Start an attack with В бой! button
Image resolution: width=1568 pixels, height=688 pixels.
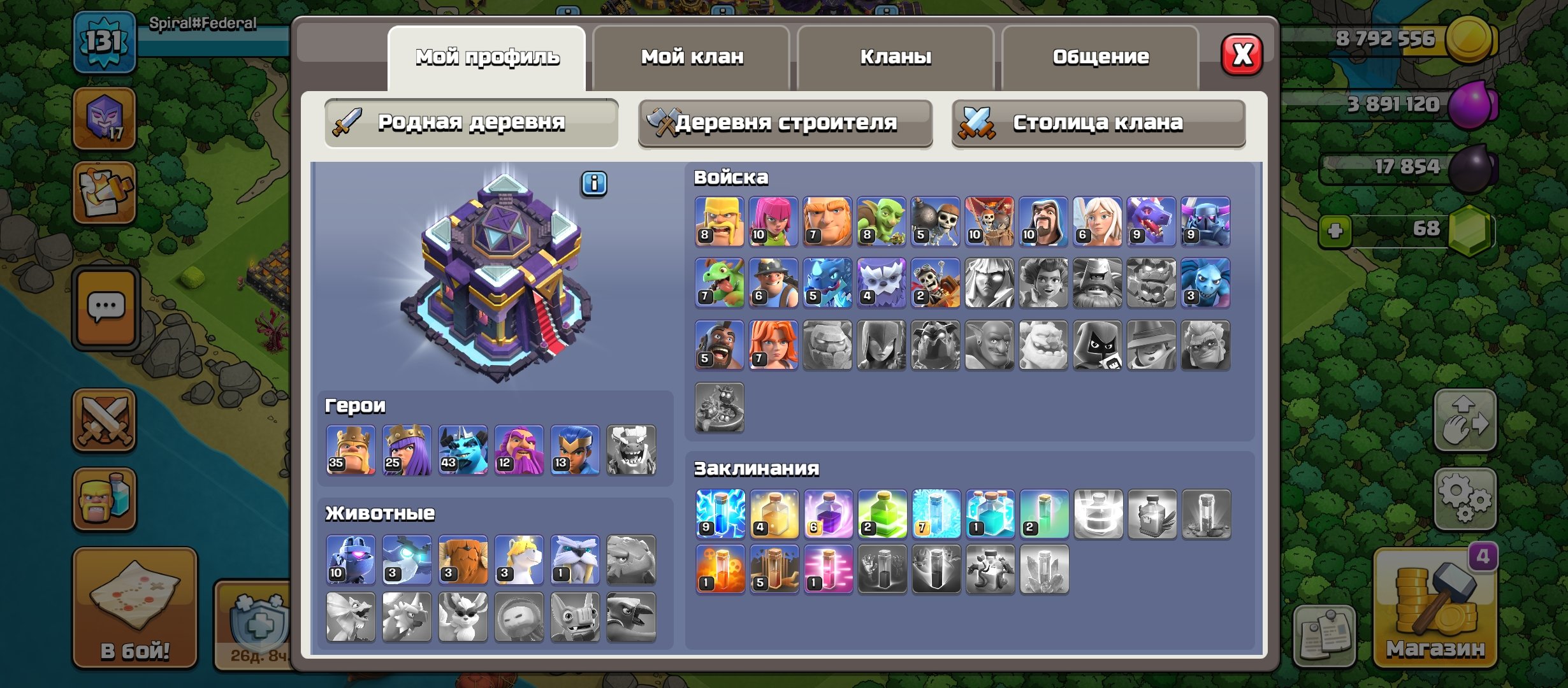click(135, 608)
